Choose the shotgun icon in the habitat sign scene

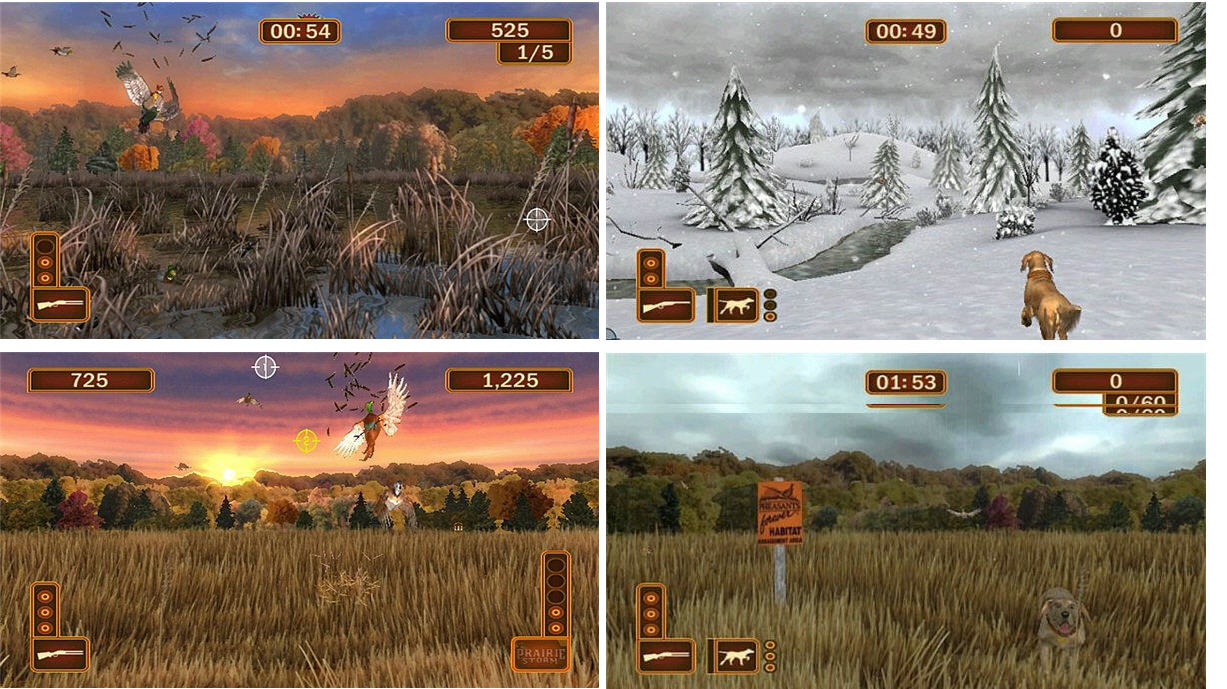(x=665, y=656)
